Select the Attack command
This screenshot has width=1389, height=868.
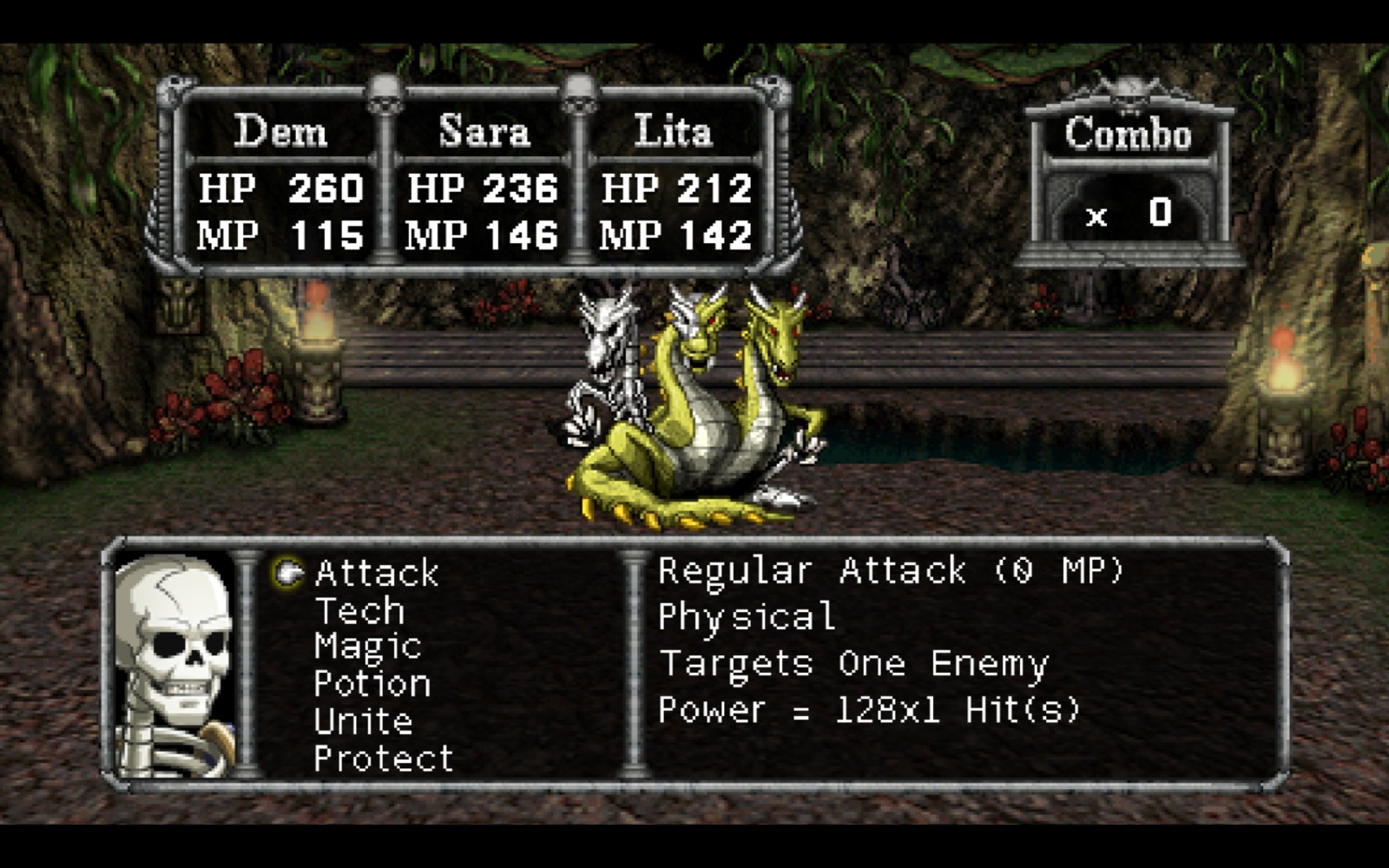coord(377,573)
